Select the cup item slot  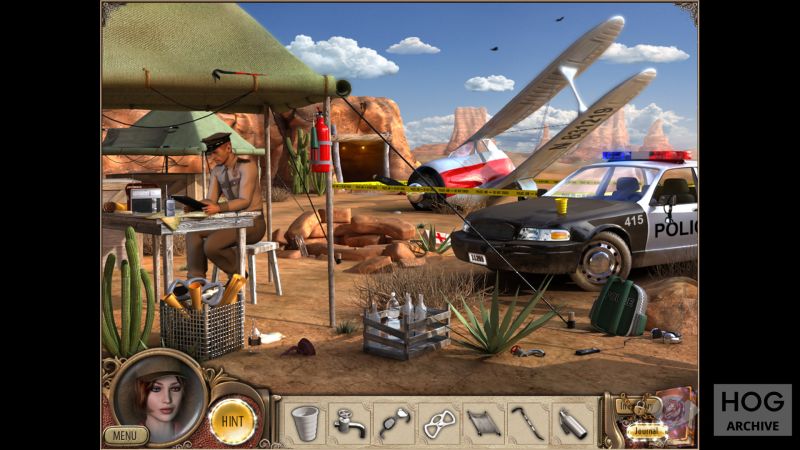coord(305,421)
